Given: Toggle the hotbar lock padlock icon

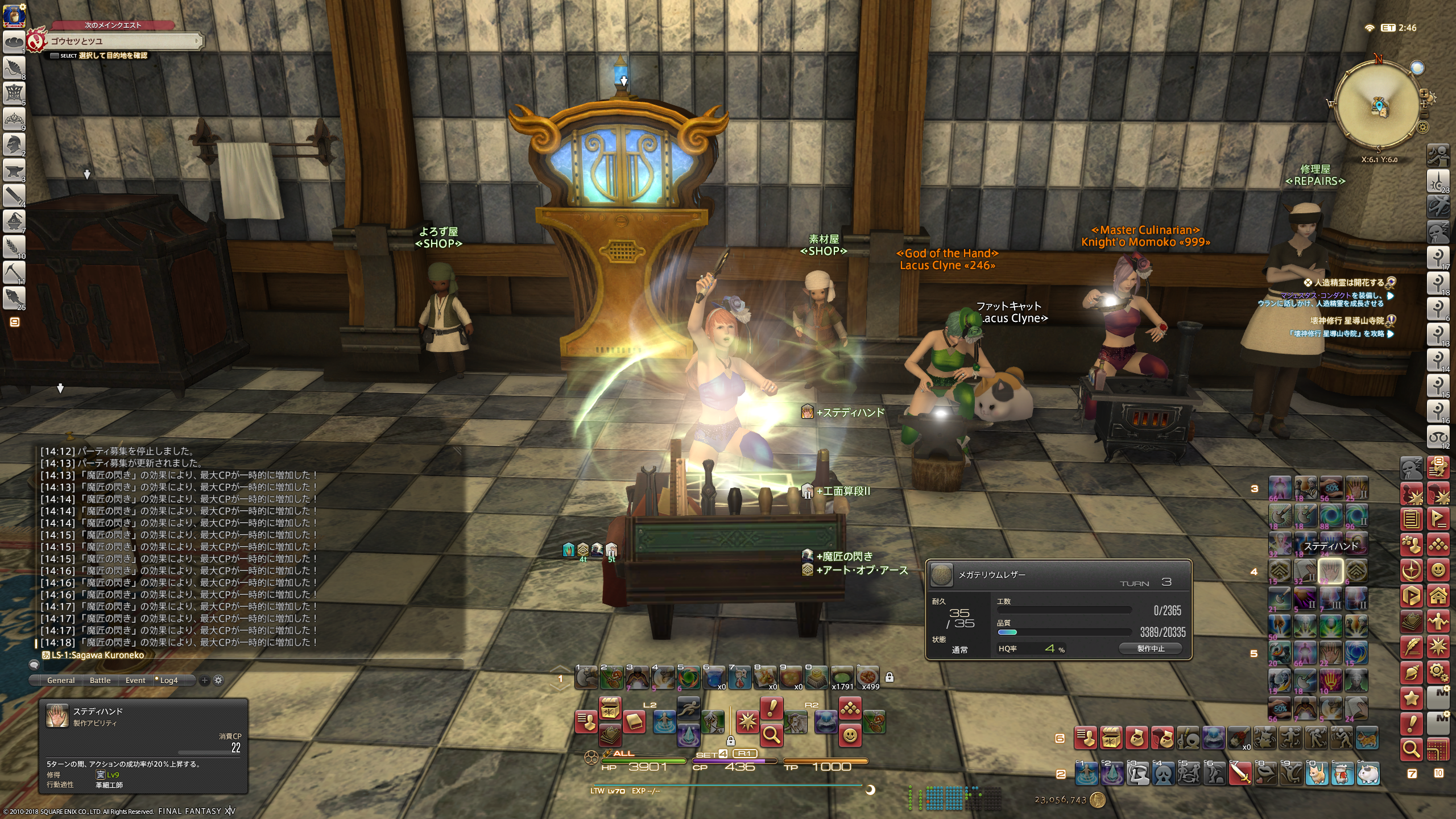Looking at the screenshot, I should point(890,677).
